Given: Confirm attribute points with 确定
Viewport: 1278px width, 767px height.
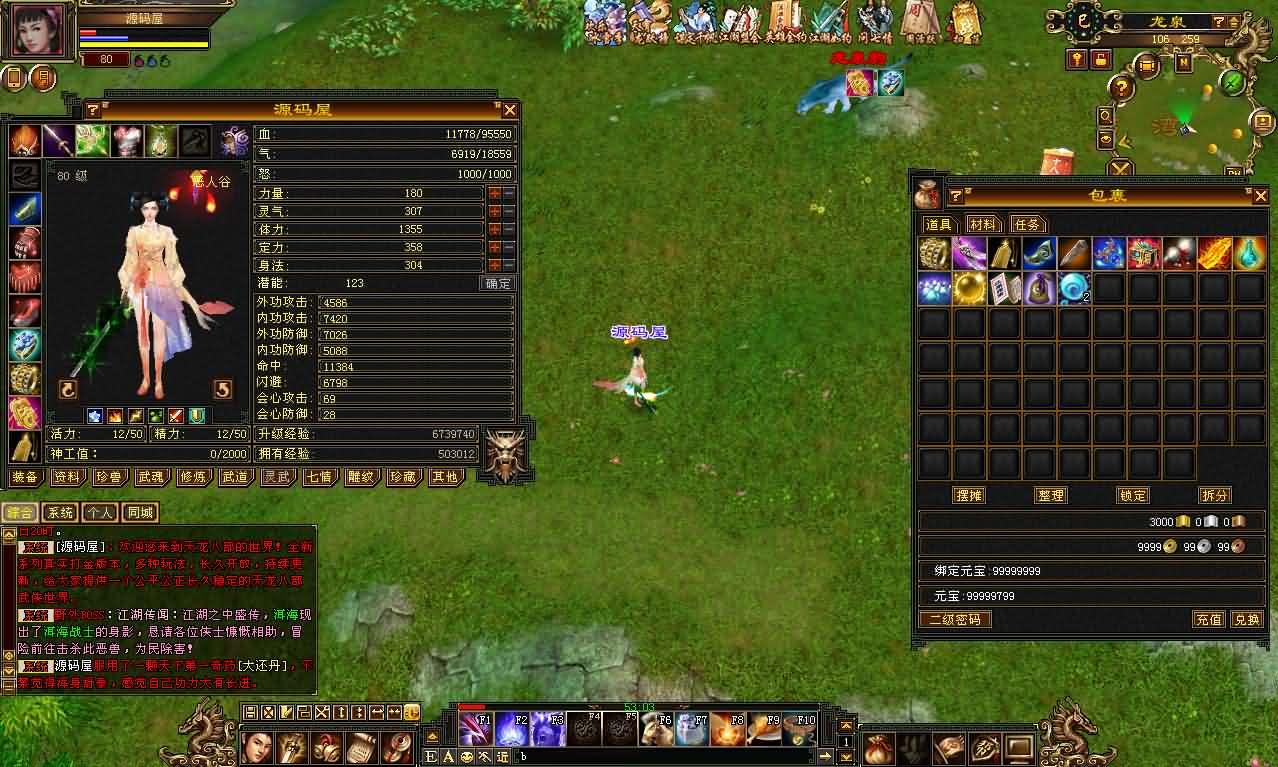Looking at the screenshot, I should pyautogui.click(x=497, y=283).
